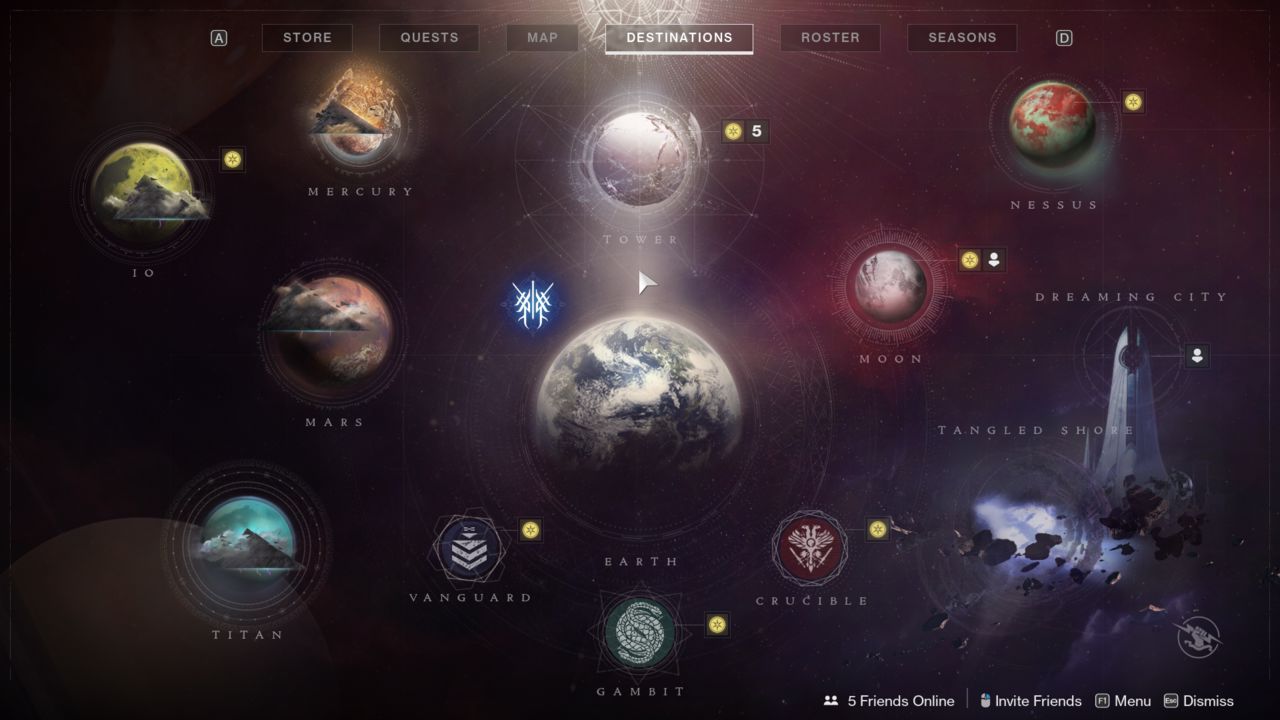Open the Gambit activity
Image resolution: width=1280 pixels, height=720 pixels.
pyautogui.click(x=640, y=631)
